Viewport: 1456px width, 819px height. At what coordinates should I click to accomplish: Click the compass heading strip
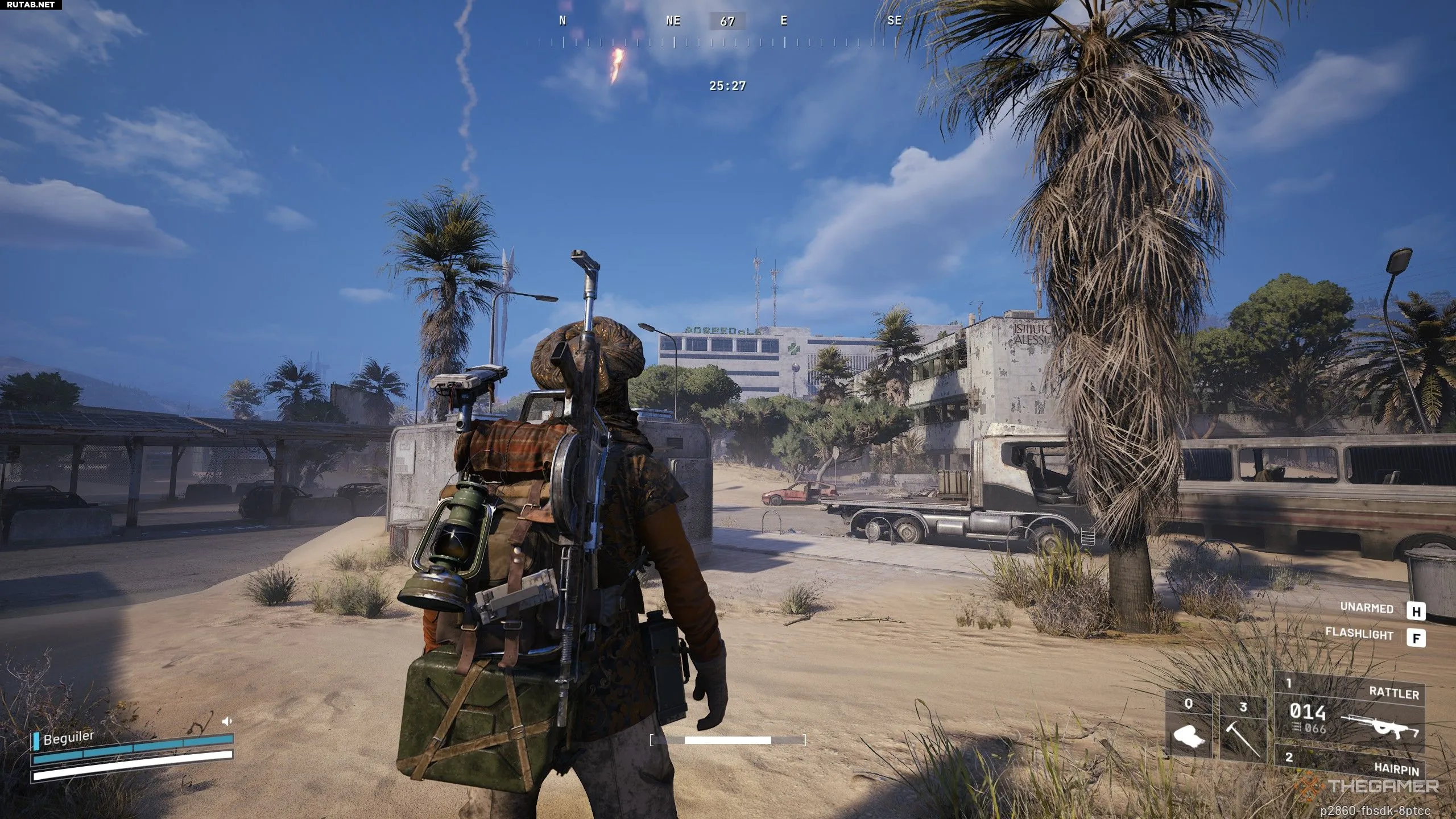click(727, 32)
